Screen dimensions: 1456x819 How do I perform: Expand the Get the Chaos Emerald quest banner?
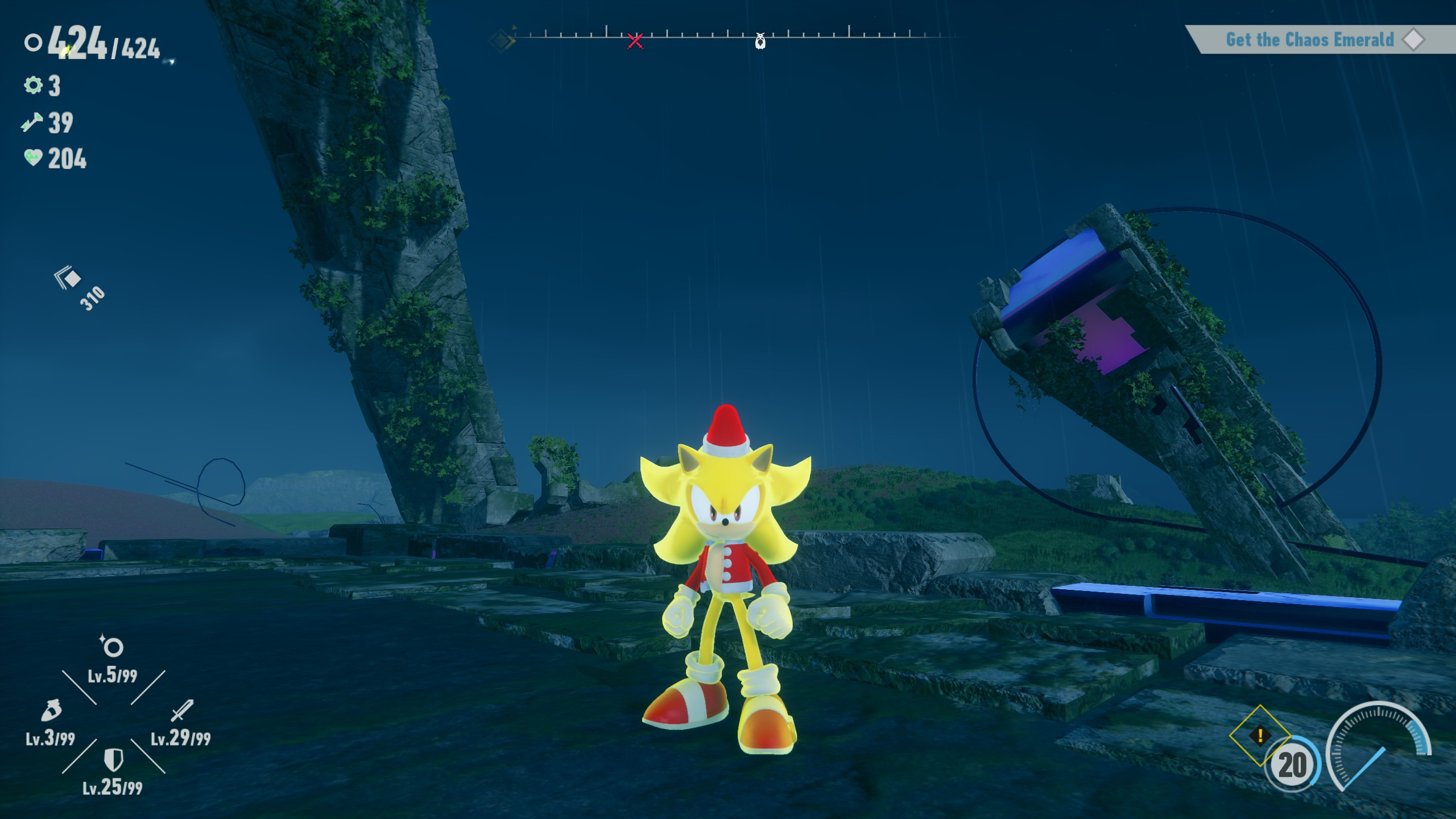click(x=1308, y=40)
